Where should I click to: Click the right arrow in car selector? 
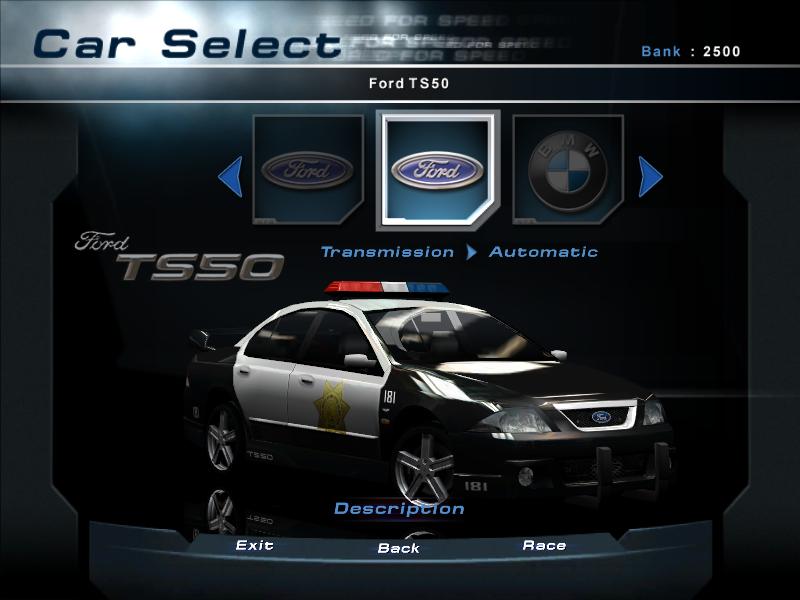[649, 178]
